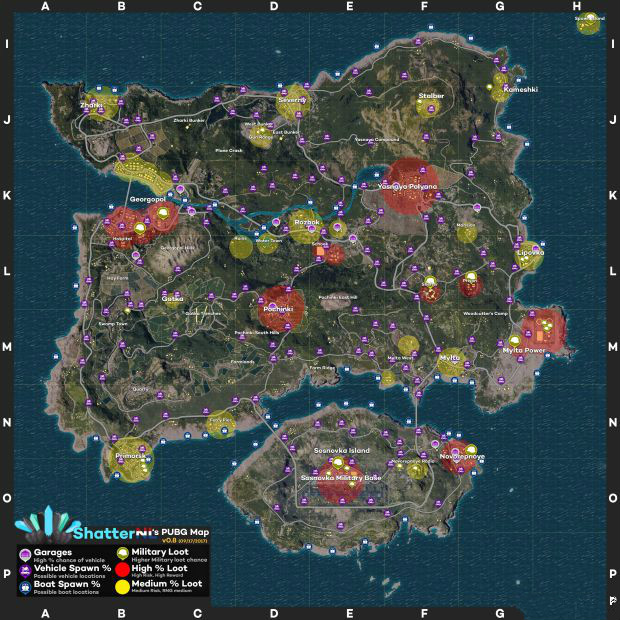Choose the Zharki medium loot zone
This screenshot has width=620, height=620.
click(97, 106)
